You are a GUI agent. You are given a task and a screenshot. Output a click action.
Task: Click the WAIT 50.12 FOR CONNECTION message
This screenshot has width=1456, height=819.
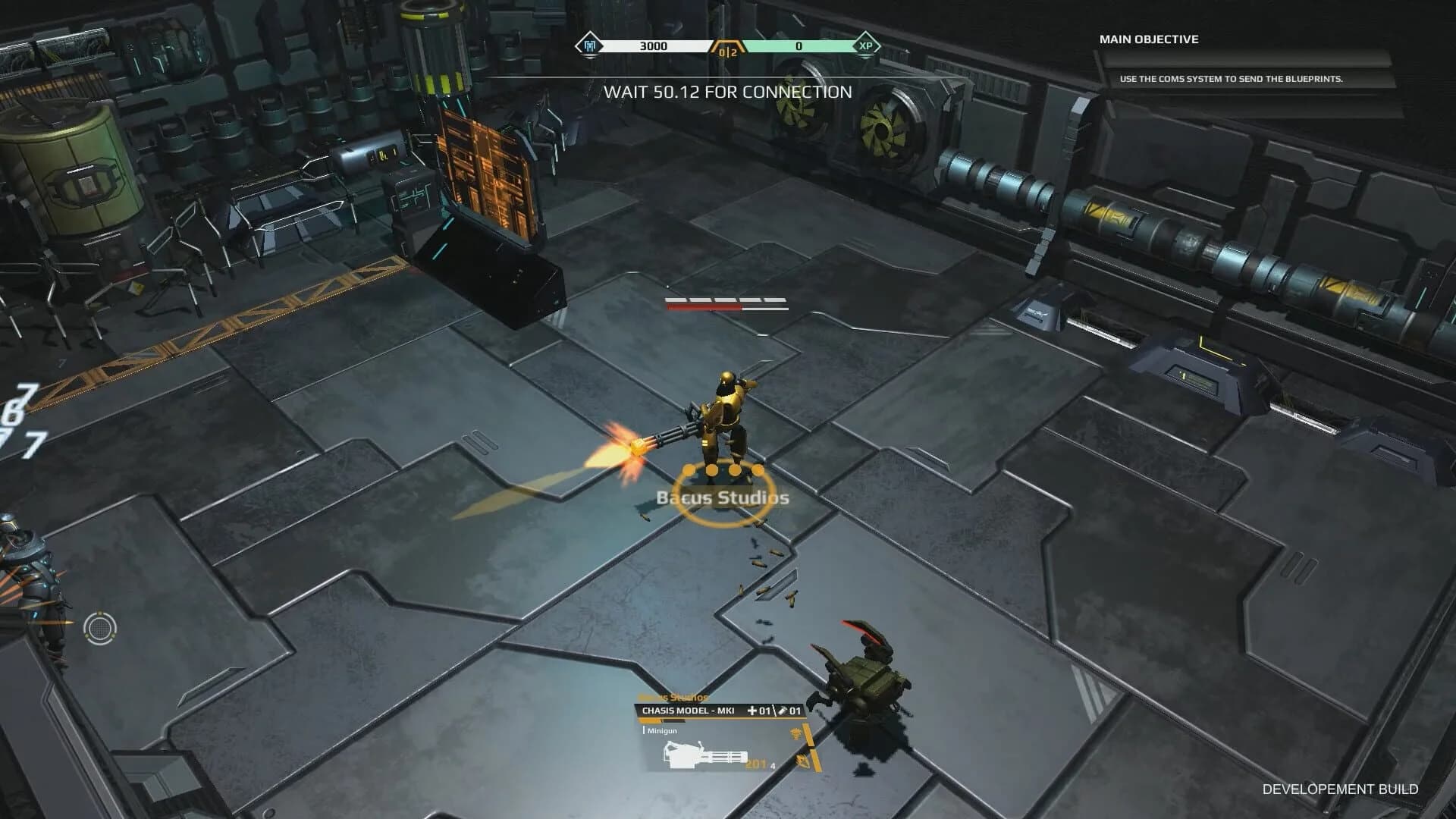click(726, 93)
